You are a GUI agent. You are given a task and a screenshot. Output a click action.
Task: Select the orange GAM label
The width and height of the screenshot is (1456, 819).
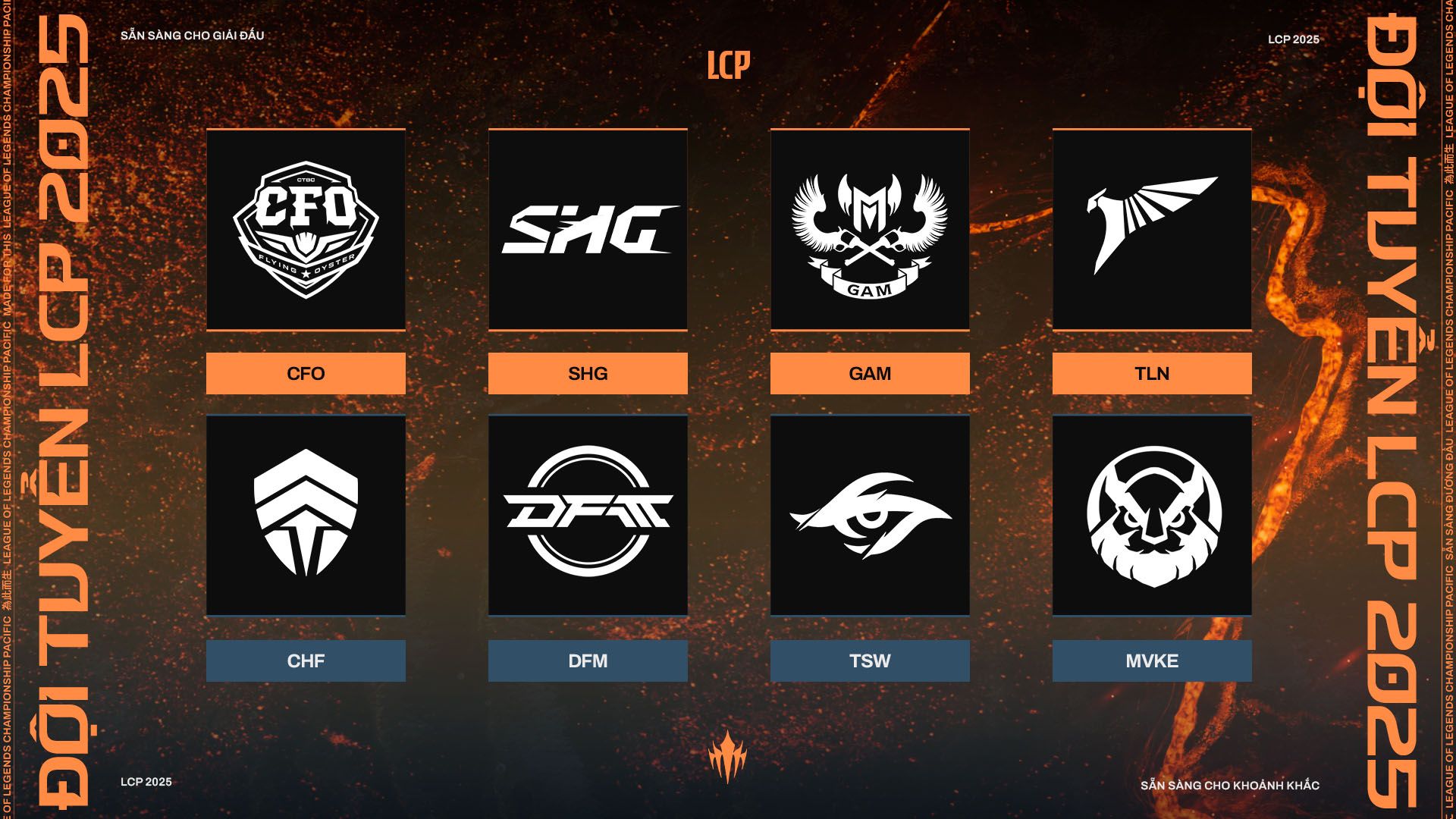(x=870, y=373)
